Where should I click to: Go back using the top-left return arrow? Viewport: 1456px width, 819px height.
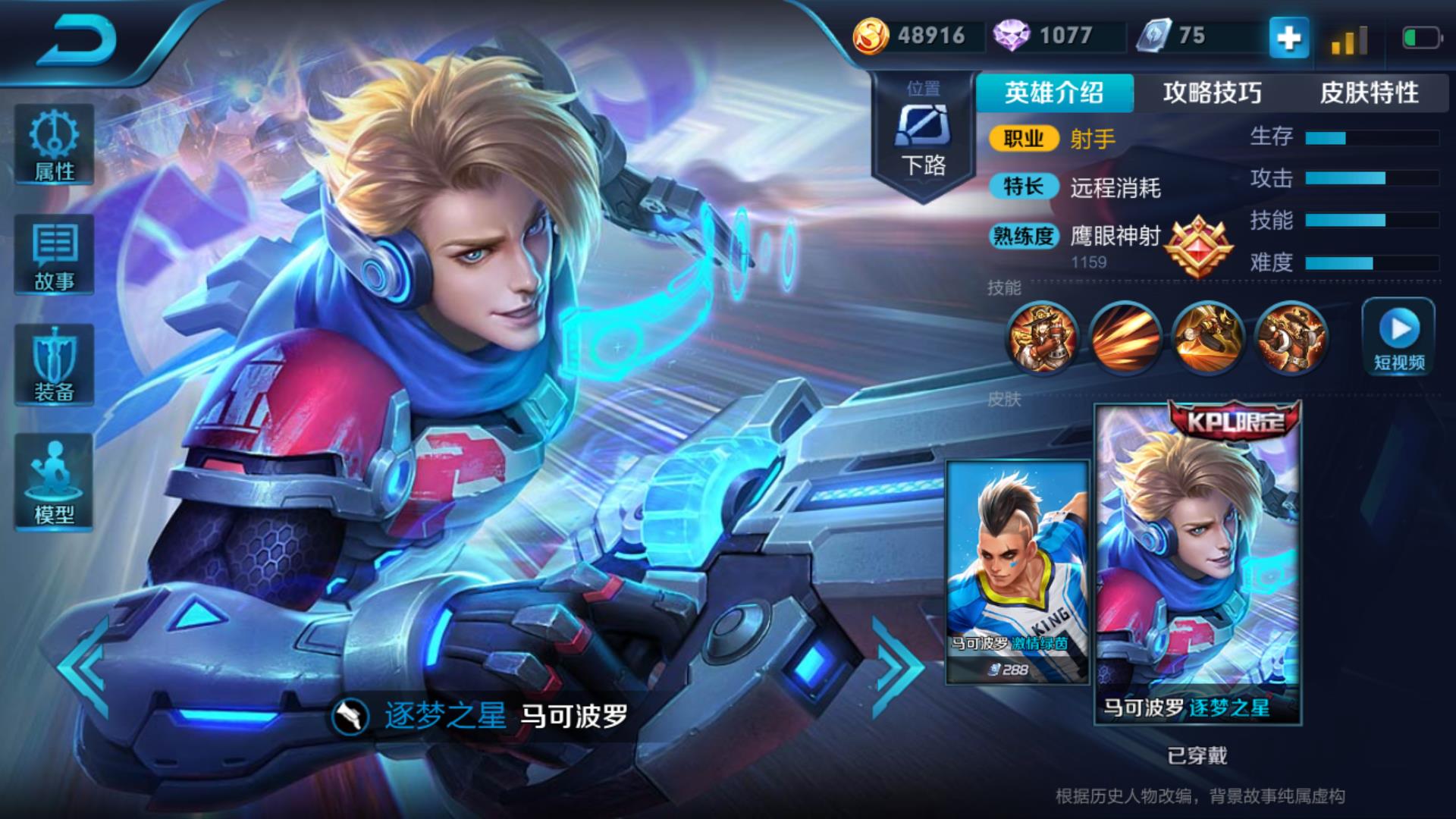(x=77, y=40)
